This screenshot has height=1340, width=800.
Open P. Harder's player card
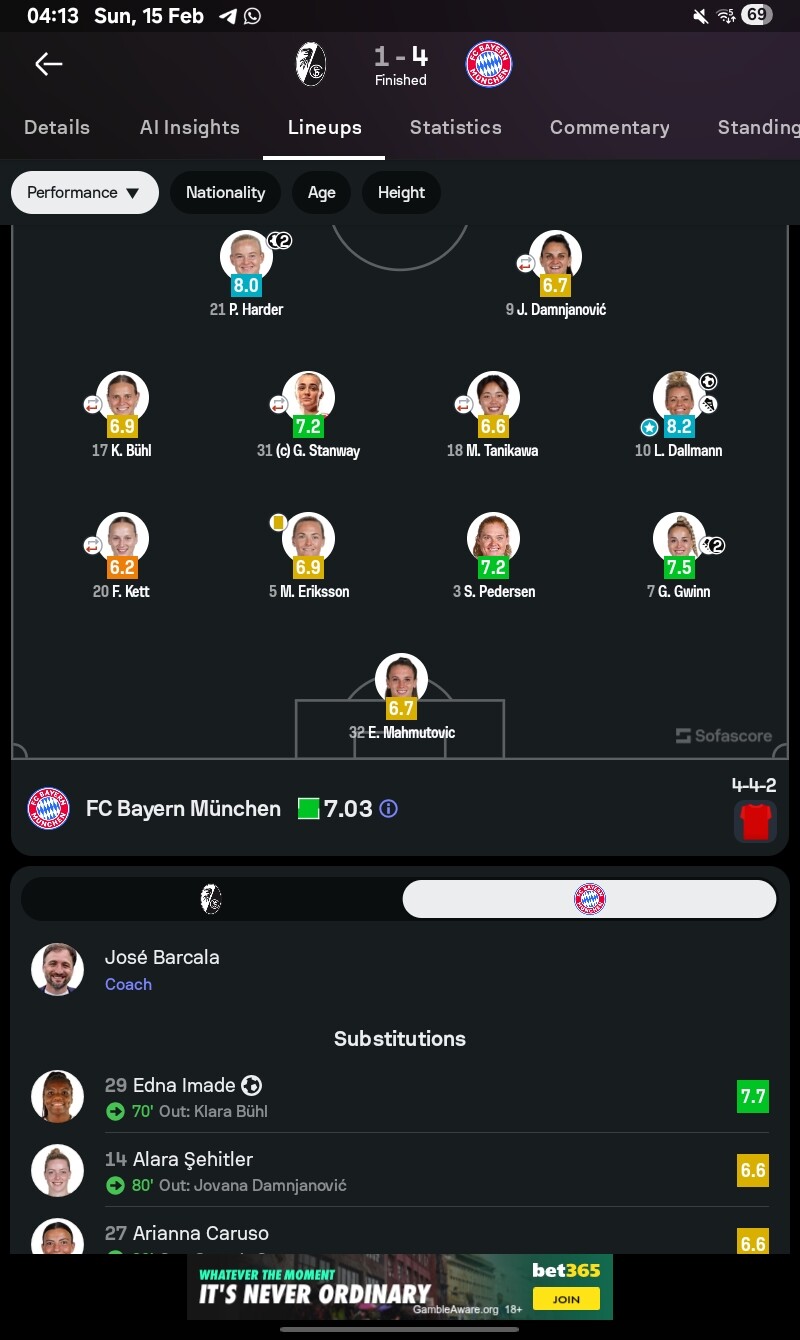click(x=246, y=258)
